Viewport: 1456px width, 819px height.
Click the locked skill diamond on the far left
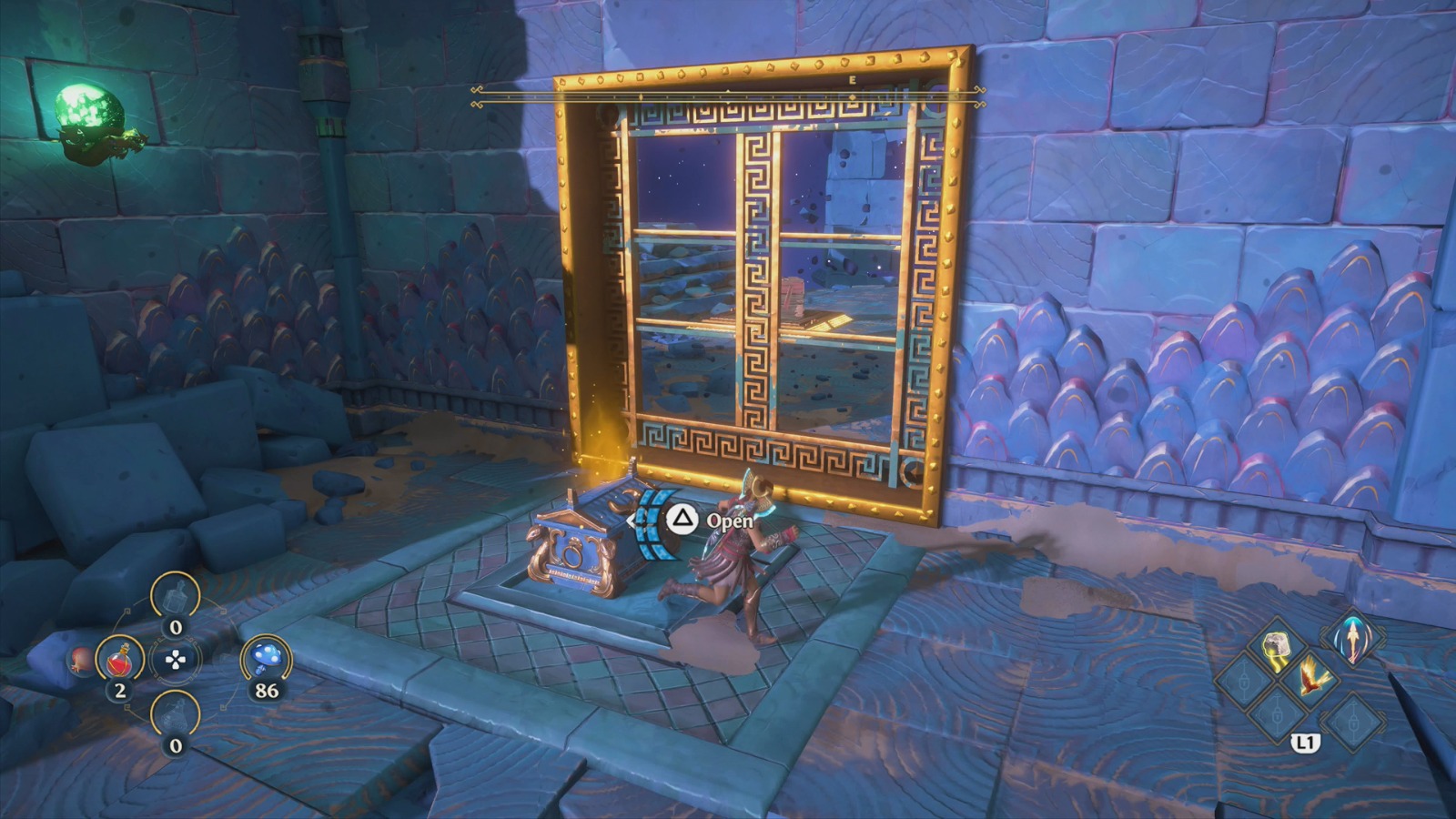[x=1245, y=682]
